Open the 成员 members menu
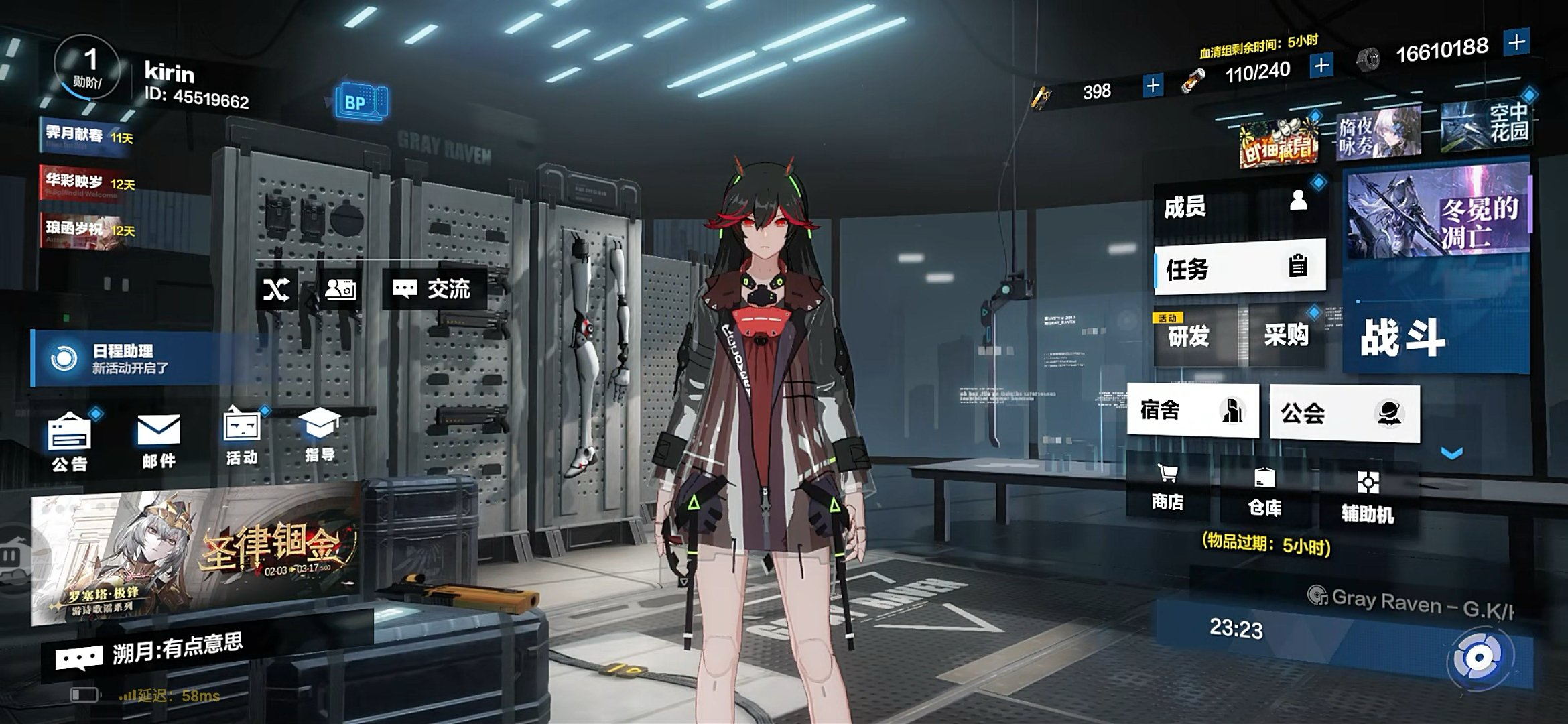 (x=1238, y=206)
